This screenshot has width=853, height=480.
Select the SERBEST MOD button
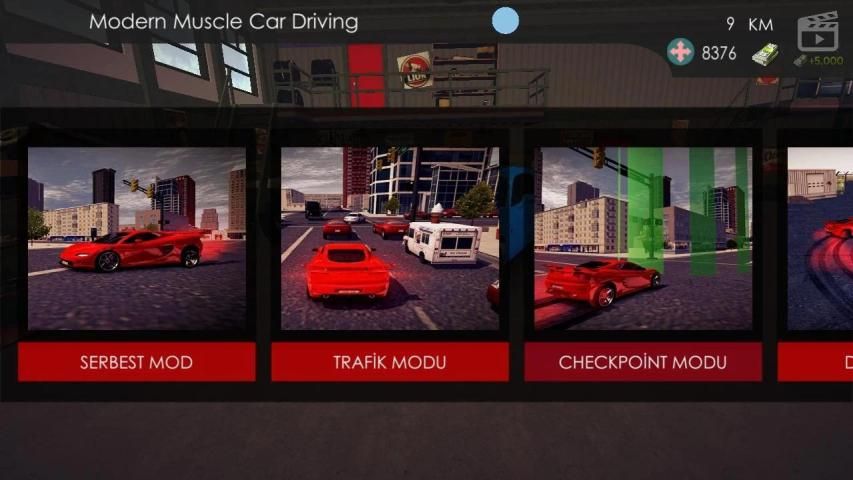tap(136, 362)
